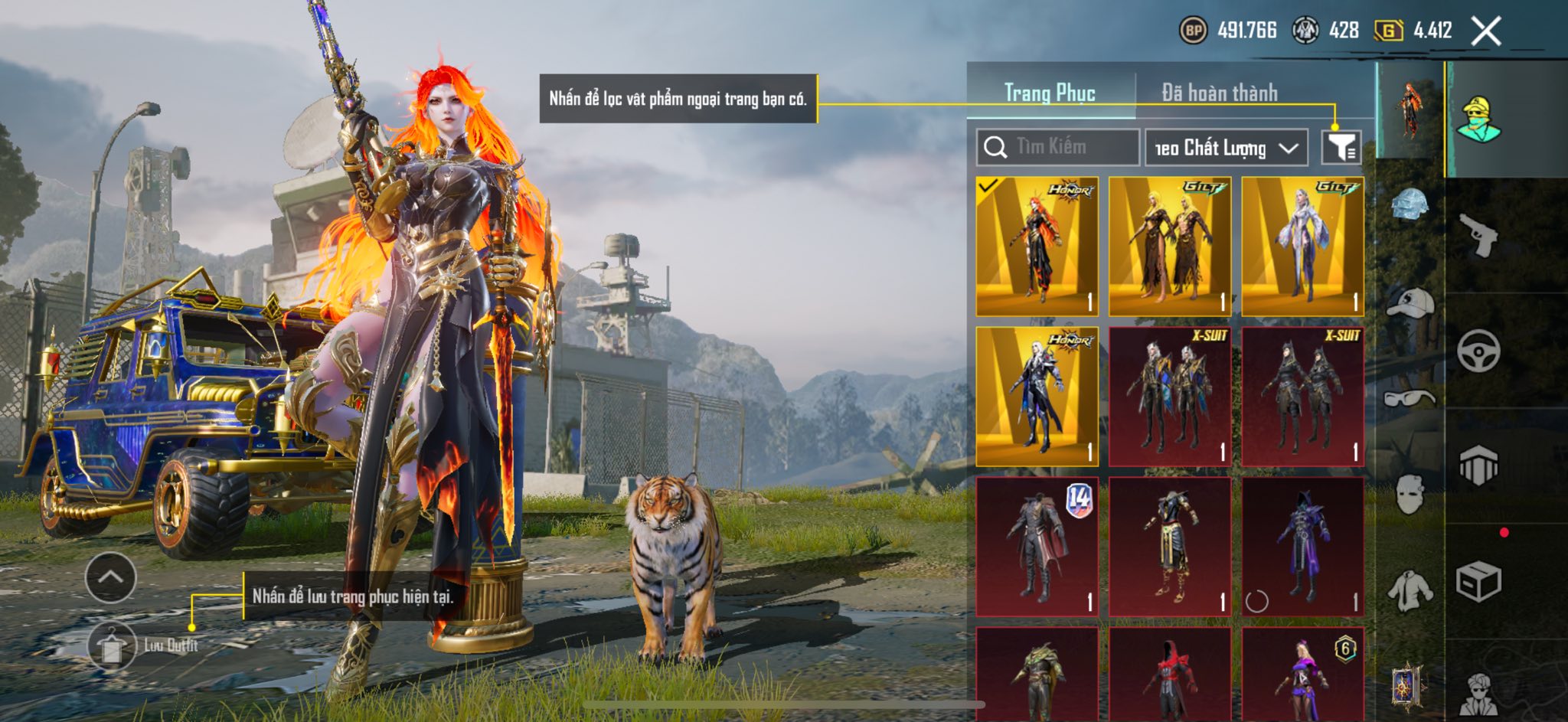
Task: Switch to the Trang Phục tab
Action: coord(1050,93)
